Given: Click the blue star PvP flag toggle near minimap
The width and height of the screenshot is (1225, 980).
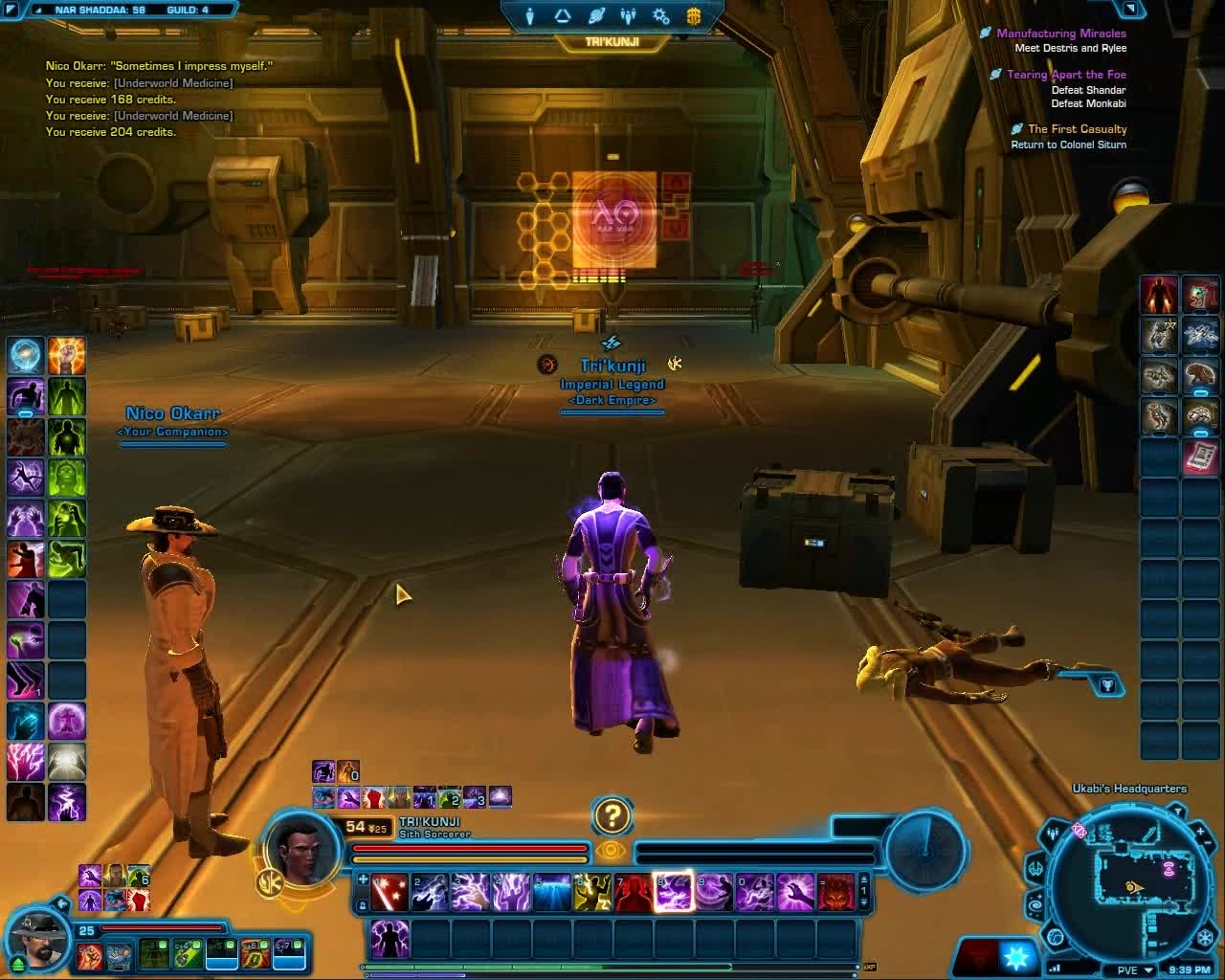Looking at the screenshot, I should [x=1017, y=957].
